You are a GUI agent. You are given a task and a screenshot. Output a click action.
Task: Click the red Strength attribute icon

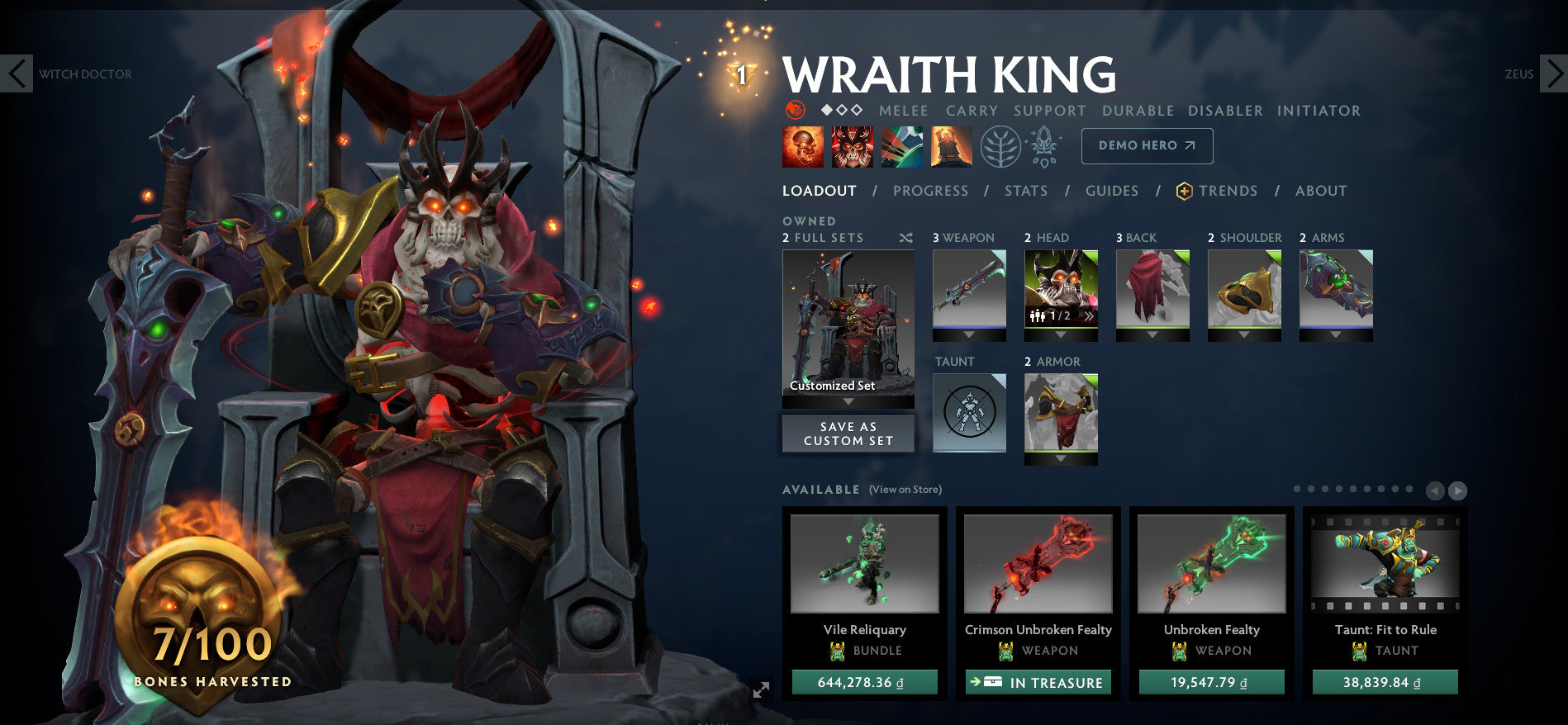(x=795, y=110)
